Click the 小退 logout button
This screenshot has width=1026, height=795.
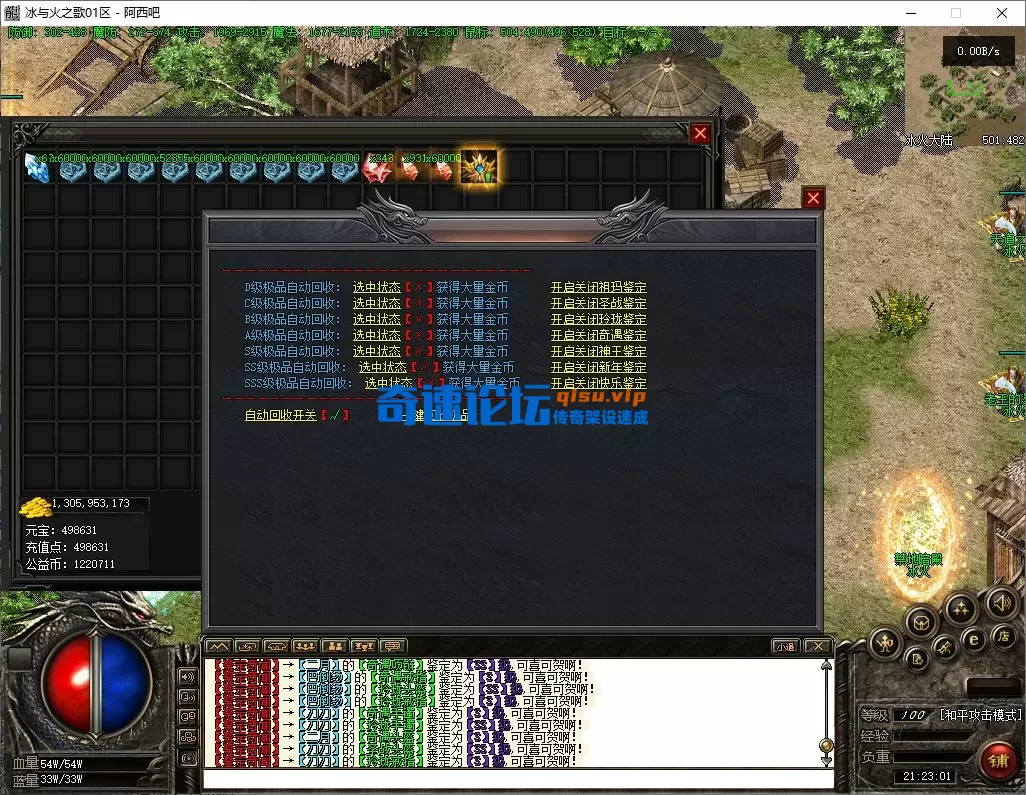coord(785,646)
